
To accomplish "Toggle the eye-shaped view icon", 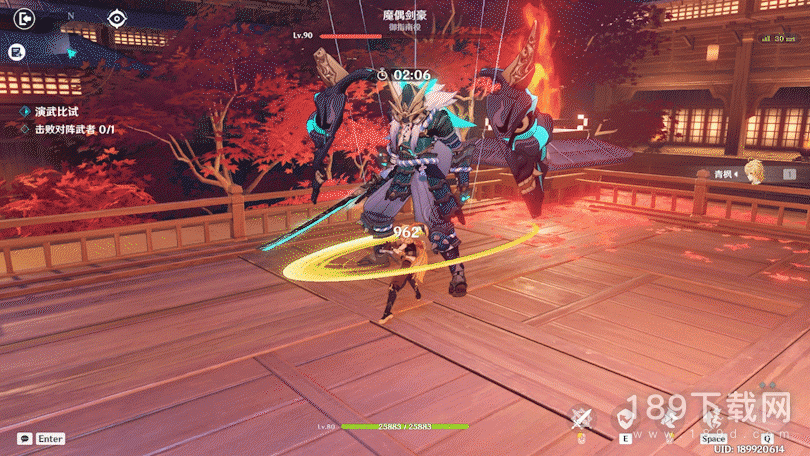I will point(117,18).
